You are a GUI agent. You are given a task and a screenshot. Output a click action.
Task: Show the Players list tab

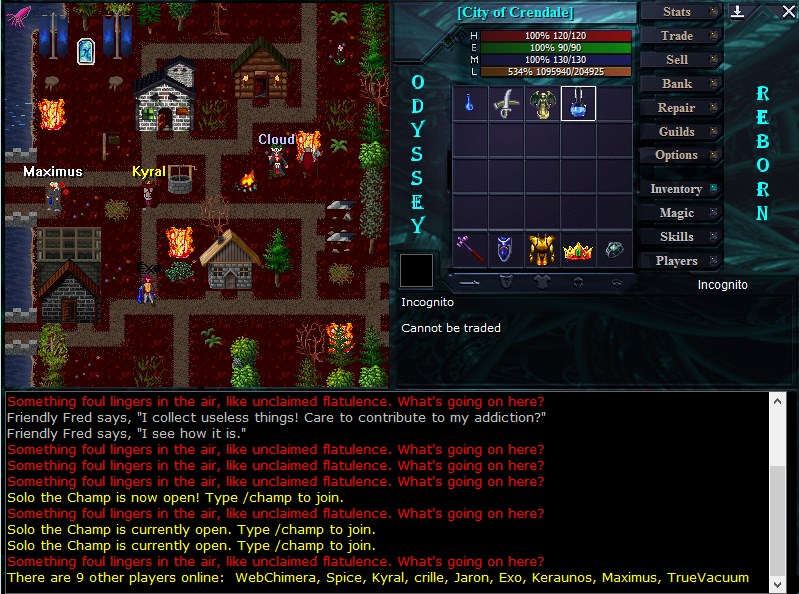[x=678, y=261]
